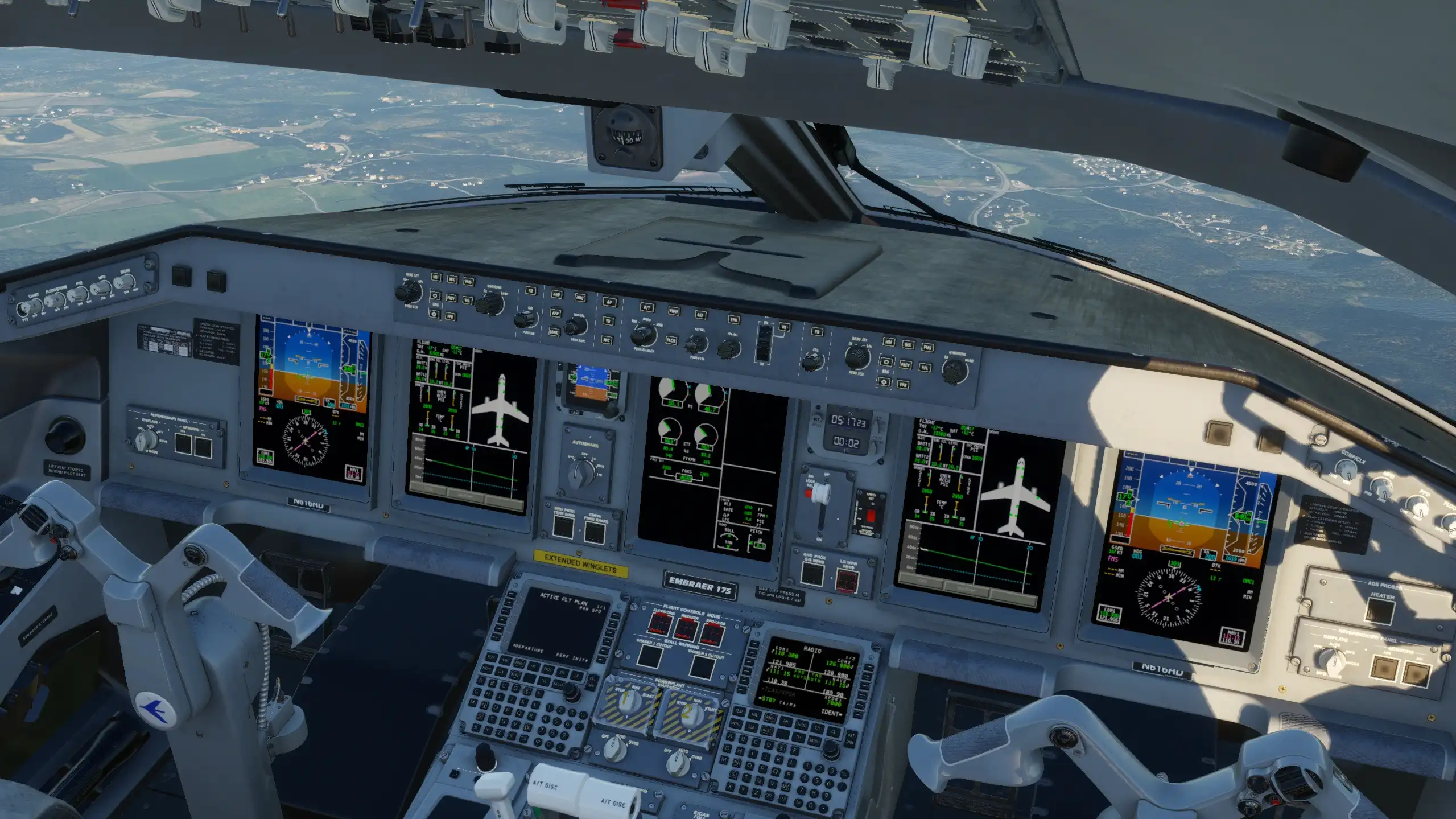Engage the AP autopilot button
Image resolution: width=1456 pixels, height=819 pixels.
coord(609,302)
